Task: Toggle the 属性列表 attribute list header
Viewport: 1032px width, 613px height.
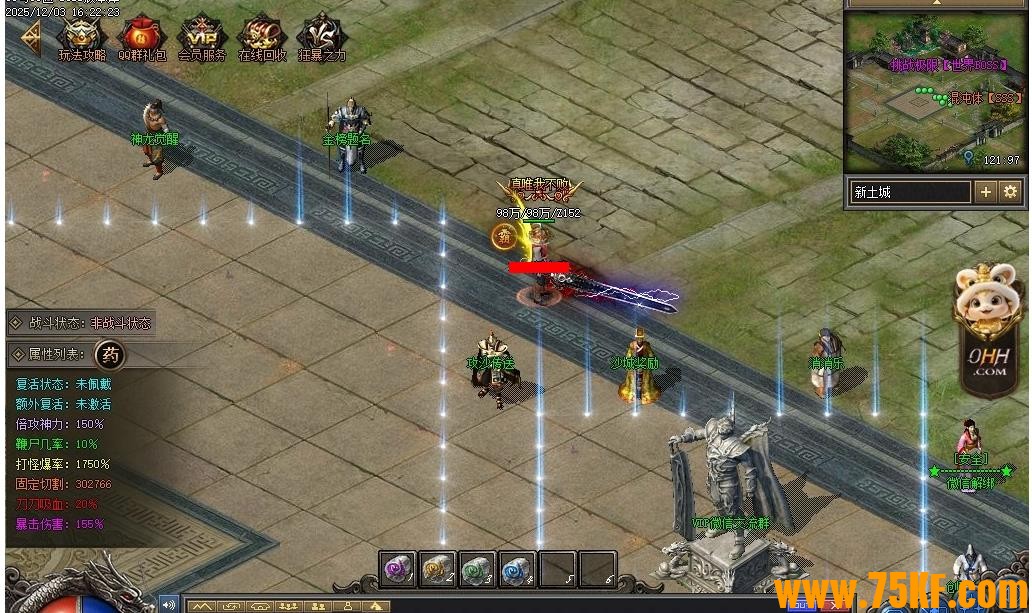Action: [x=52, y=355]
